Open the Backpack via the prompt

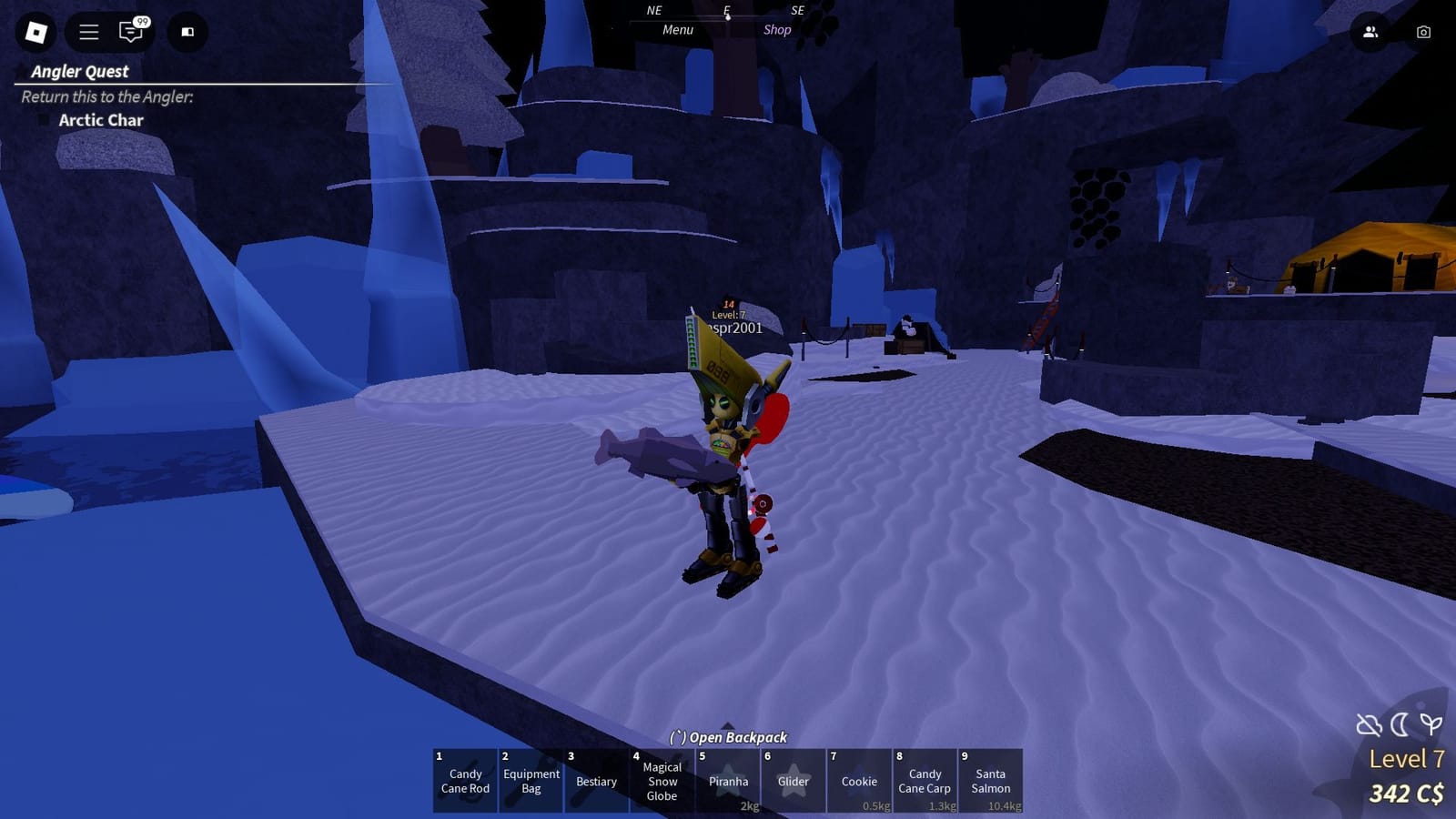coord(728,737)
